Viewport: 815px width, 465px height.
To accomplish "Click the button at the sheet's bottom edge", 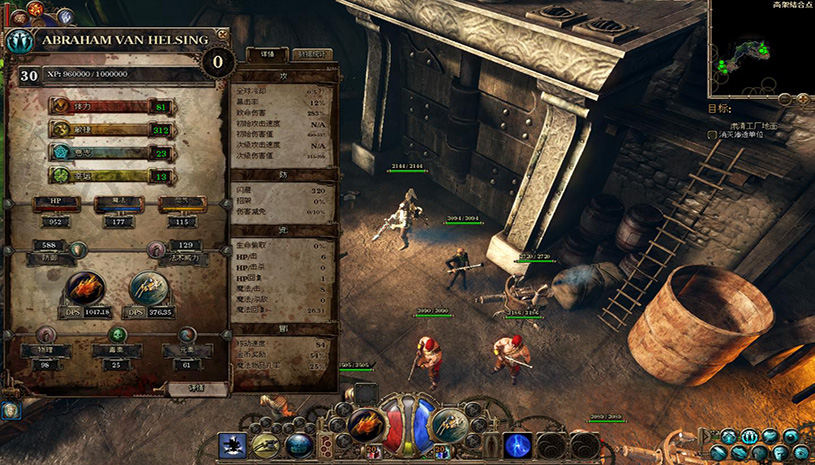I will 197,387.
